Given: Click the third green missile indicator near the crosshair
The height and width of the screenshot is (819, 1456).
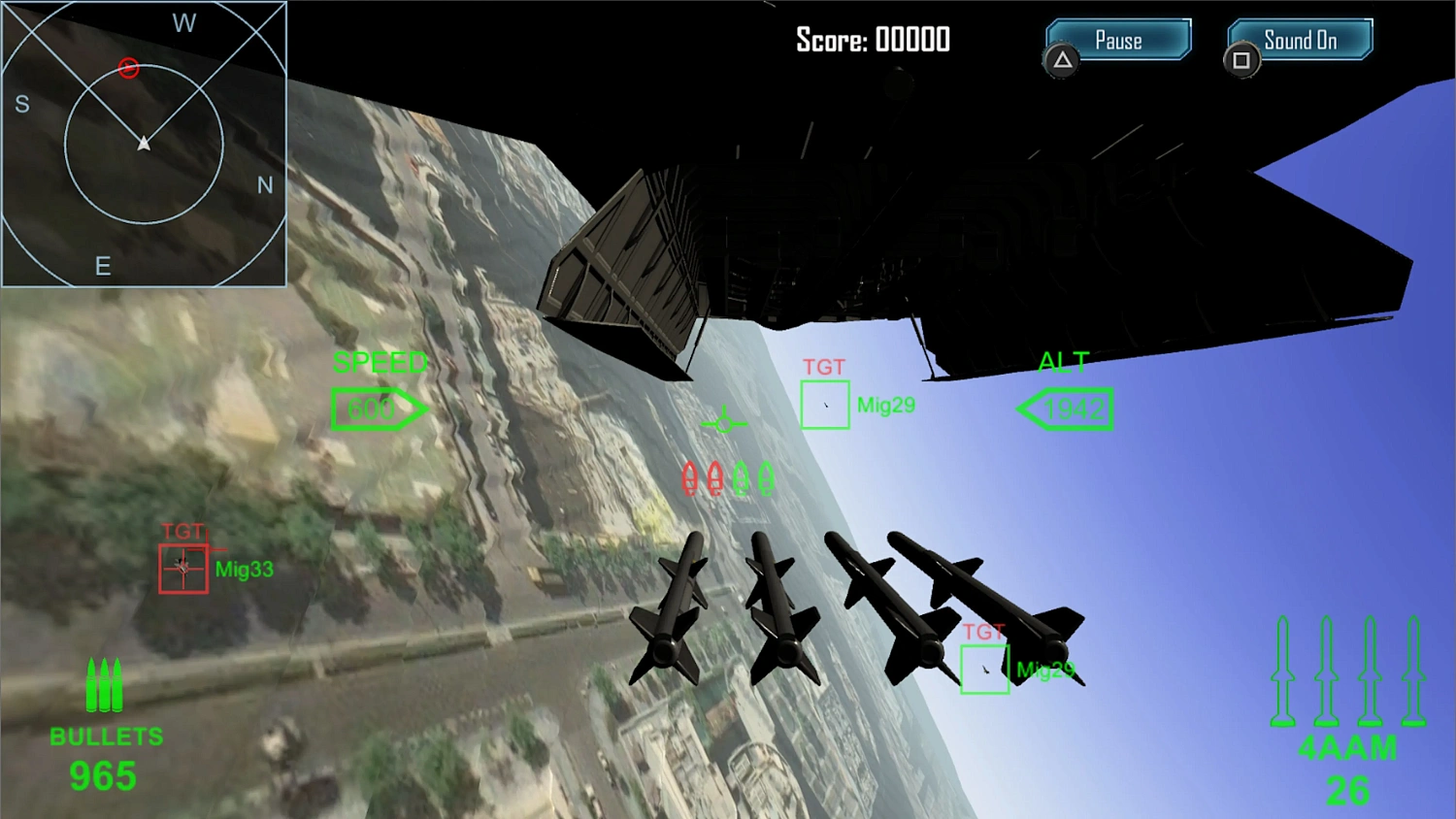Looking at the screenshot, I should 743,477.
